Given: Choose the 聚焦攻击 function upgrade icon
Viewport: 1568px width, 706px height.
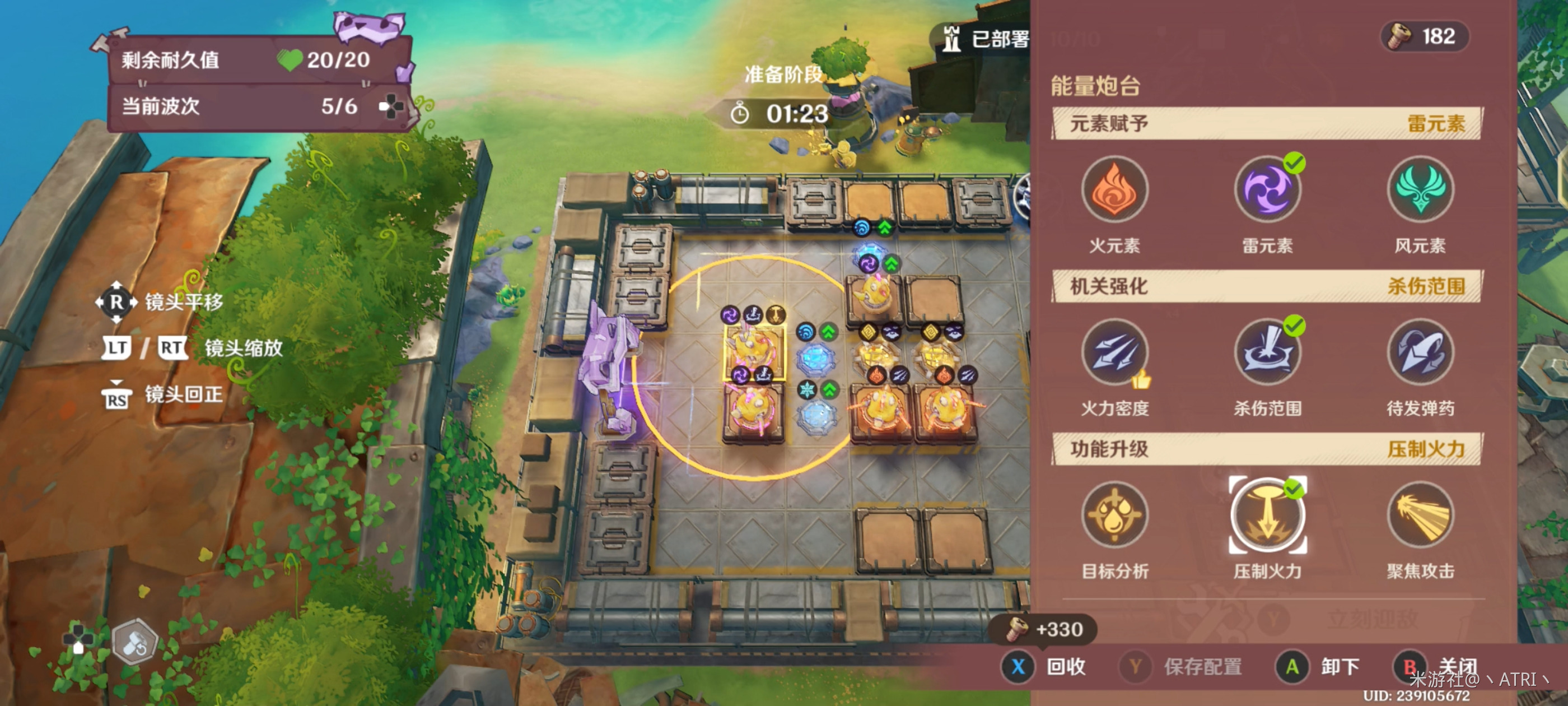Looking at the screenshot, I should 1421,515.
